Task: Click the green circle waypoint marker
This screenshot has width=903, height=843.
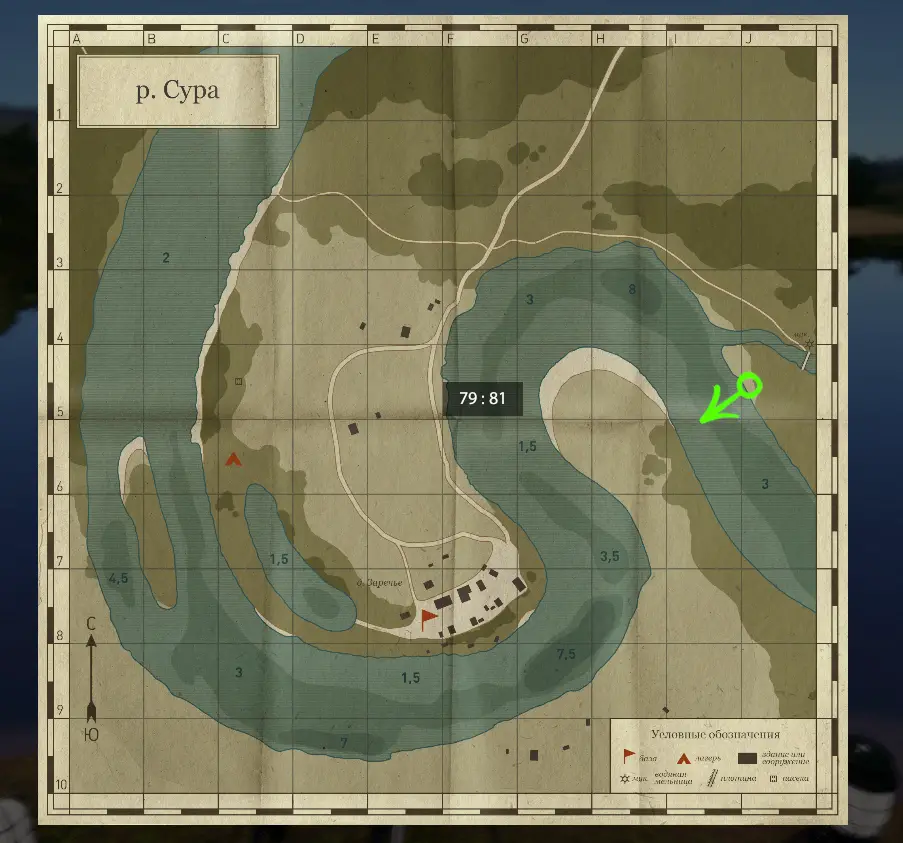Action: pos(748,385)
